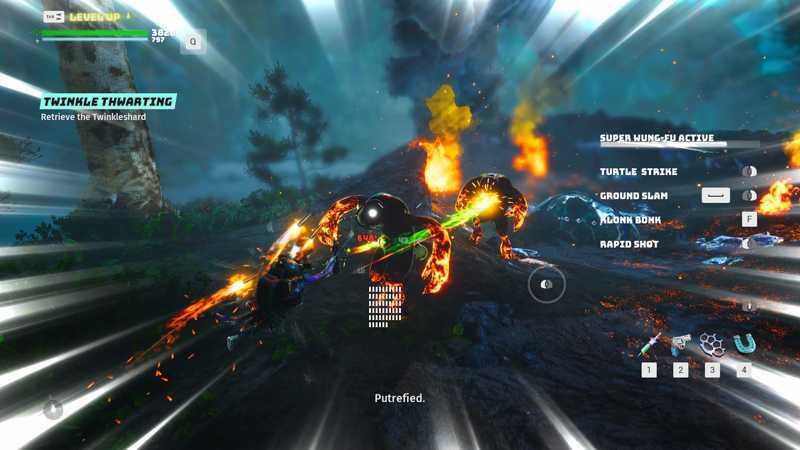Trigger the Ground Slam move
This screenshot has height=450, width=800.
[633, 196]
